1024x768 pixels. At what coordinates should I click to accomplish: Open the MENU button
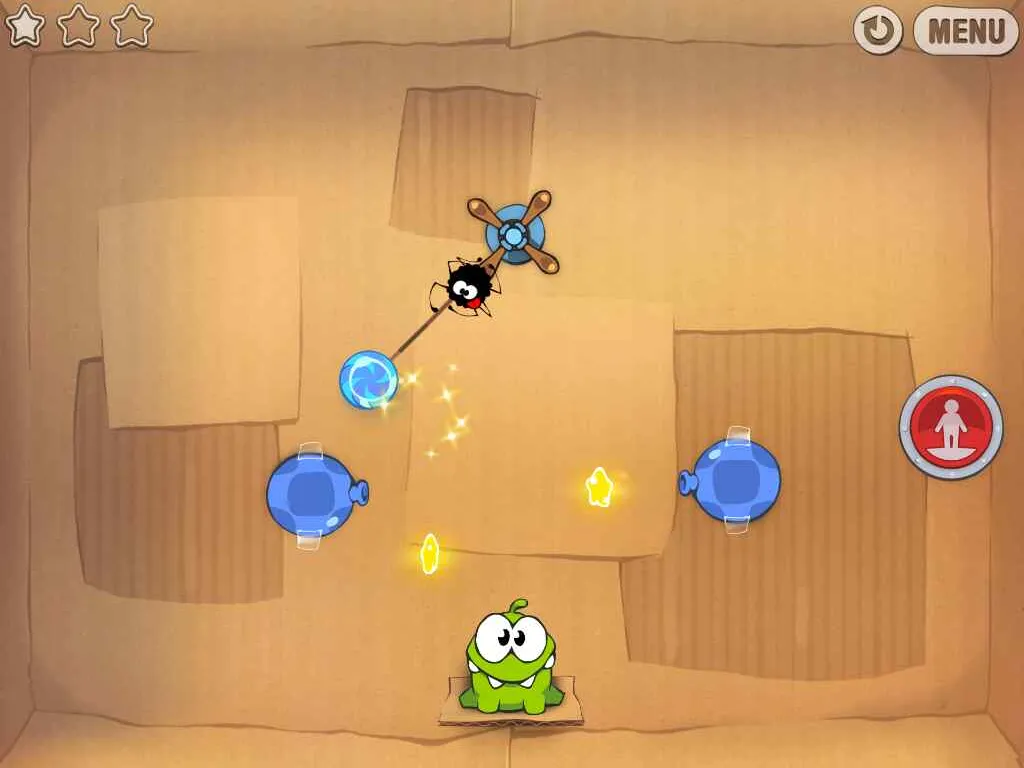coord(965,31)
